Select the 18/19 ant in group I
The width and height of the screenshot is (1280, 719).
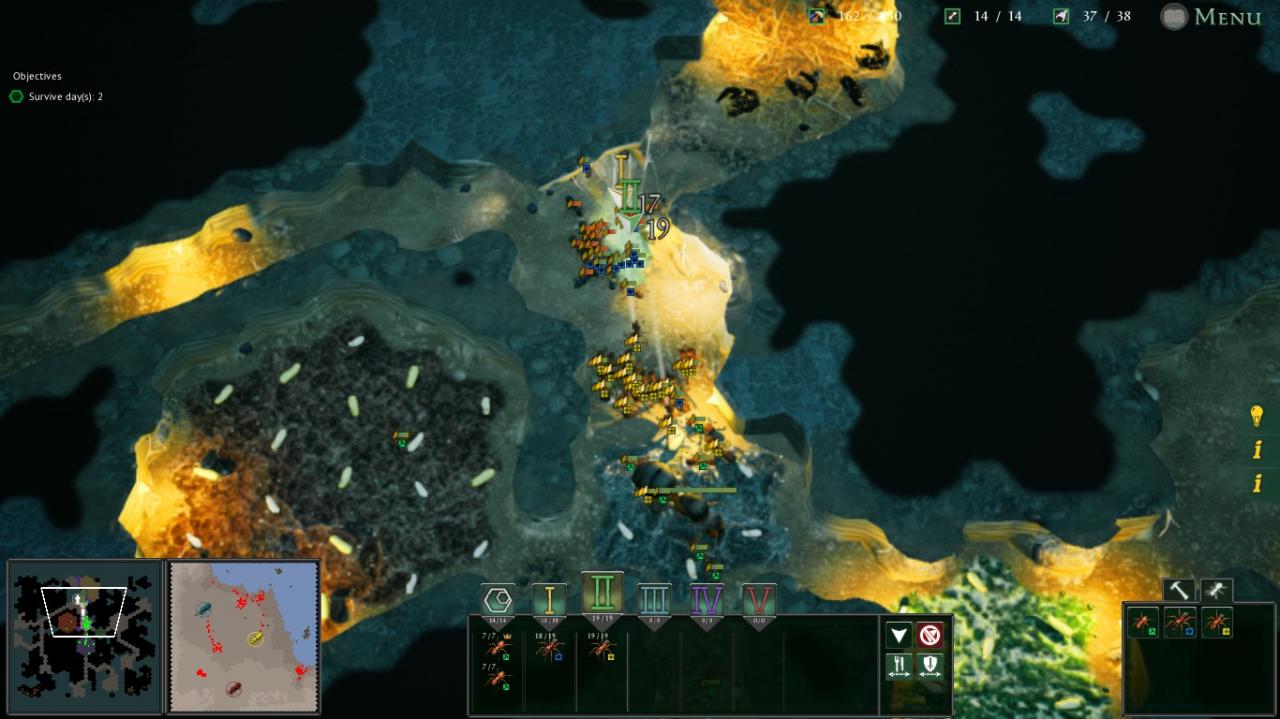[x=549, y=650]
